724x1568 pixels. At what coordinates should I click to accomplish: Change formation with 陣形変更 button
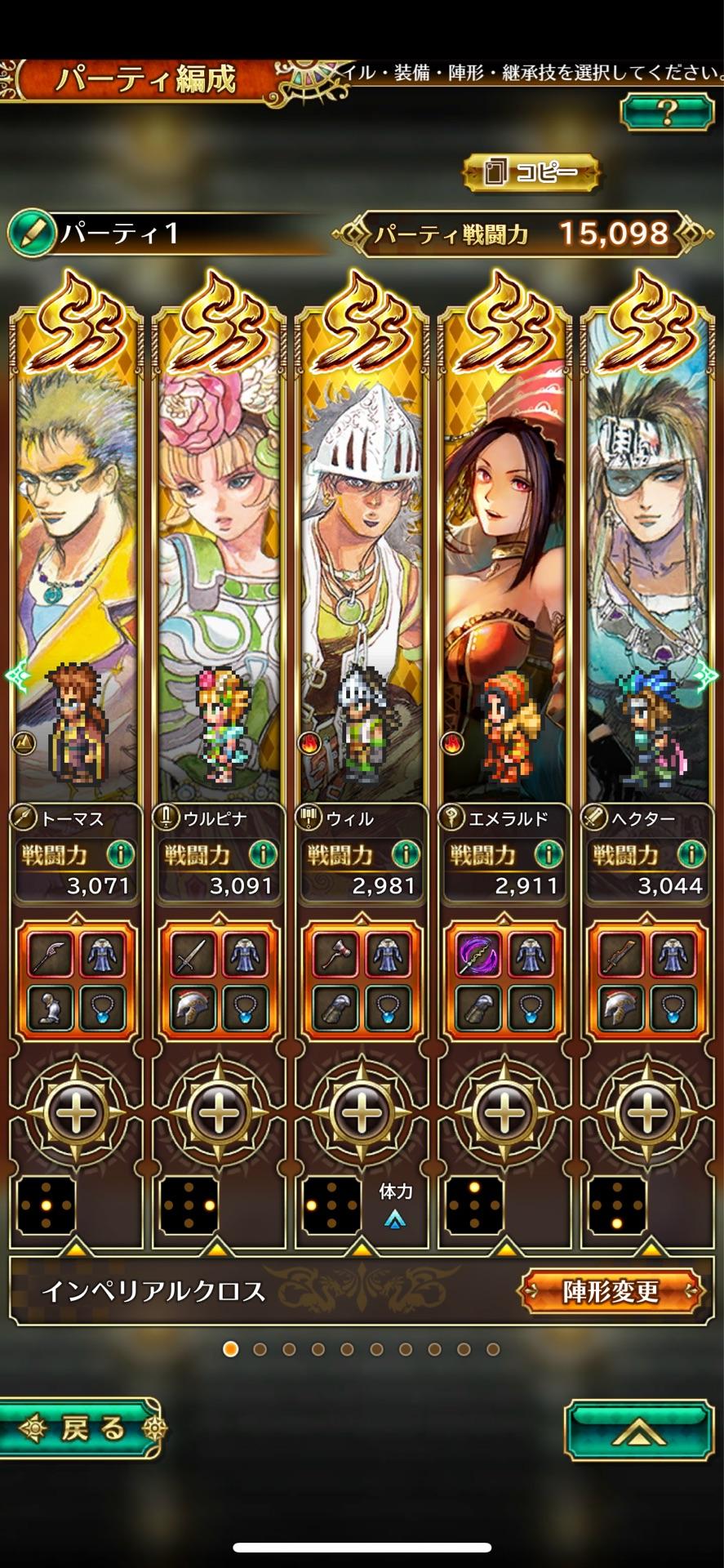610,1291
